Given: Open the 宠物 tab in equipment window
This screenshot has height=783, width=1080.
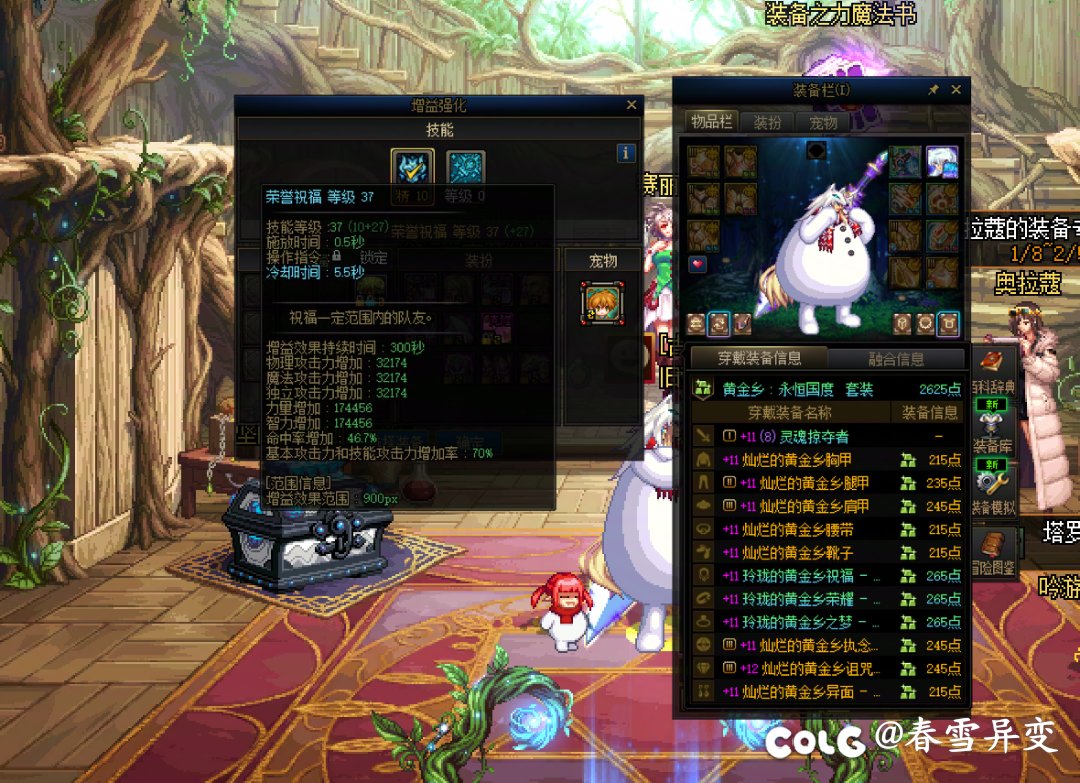Looking at the screenshot, I should click(823, 122).
